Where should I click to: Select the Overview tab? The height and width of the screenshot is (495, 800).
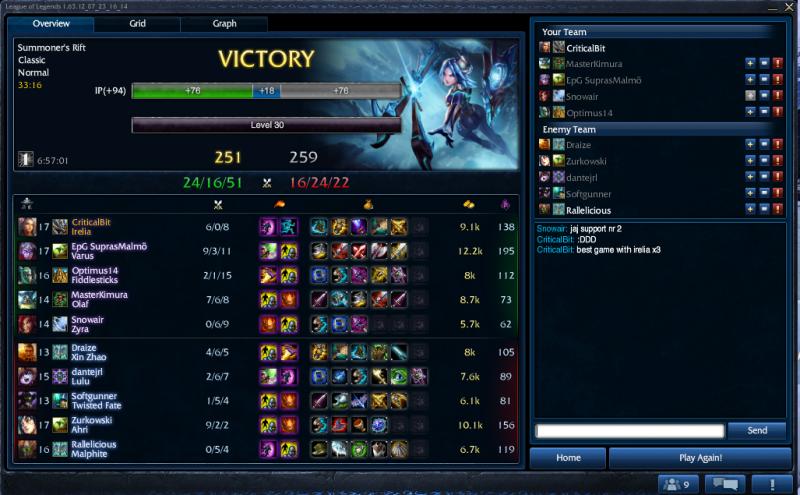click(51, 23)
